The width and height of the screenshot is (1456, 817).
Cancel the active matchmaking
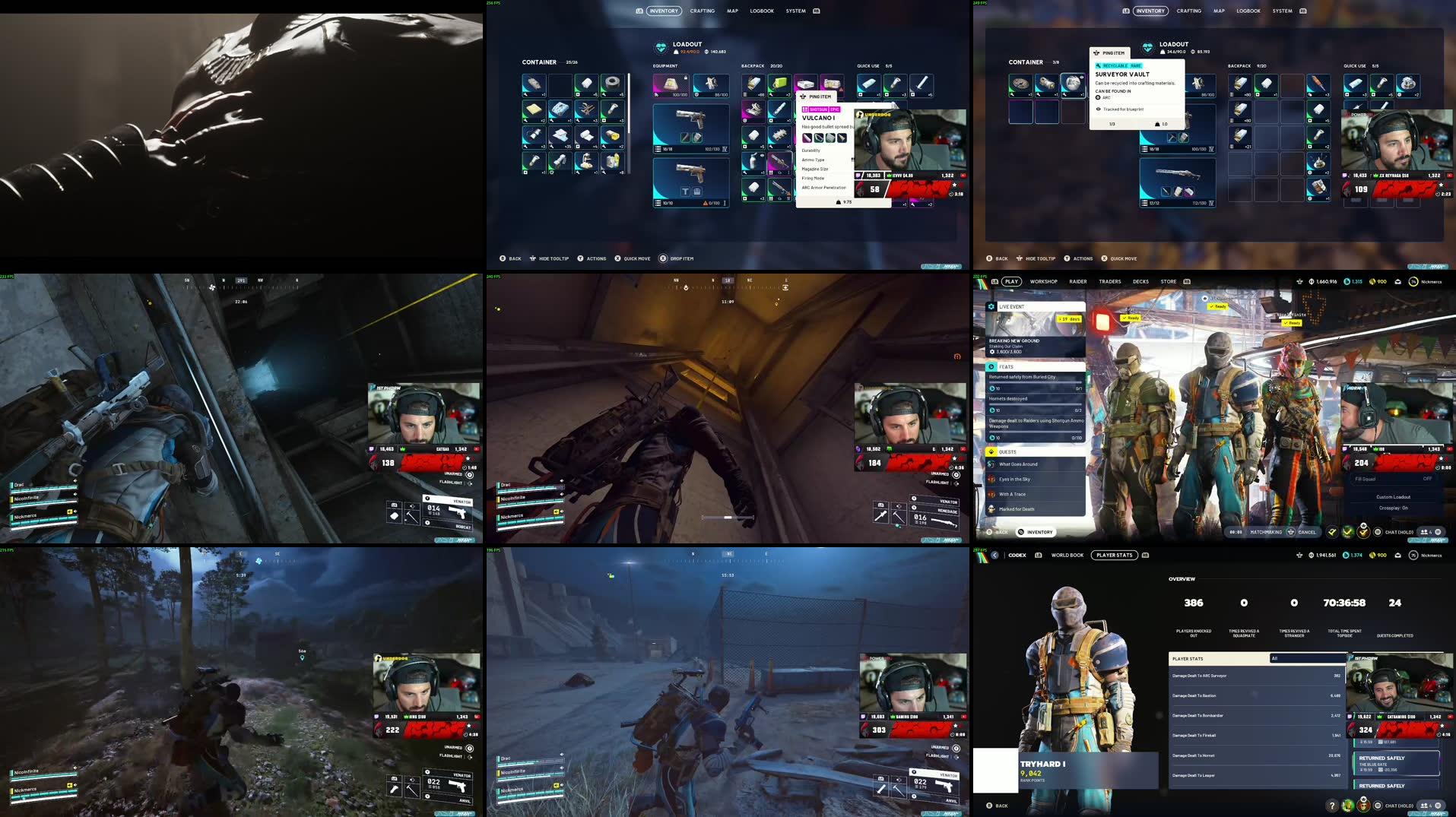click(1307, 532)
